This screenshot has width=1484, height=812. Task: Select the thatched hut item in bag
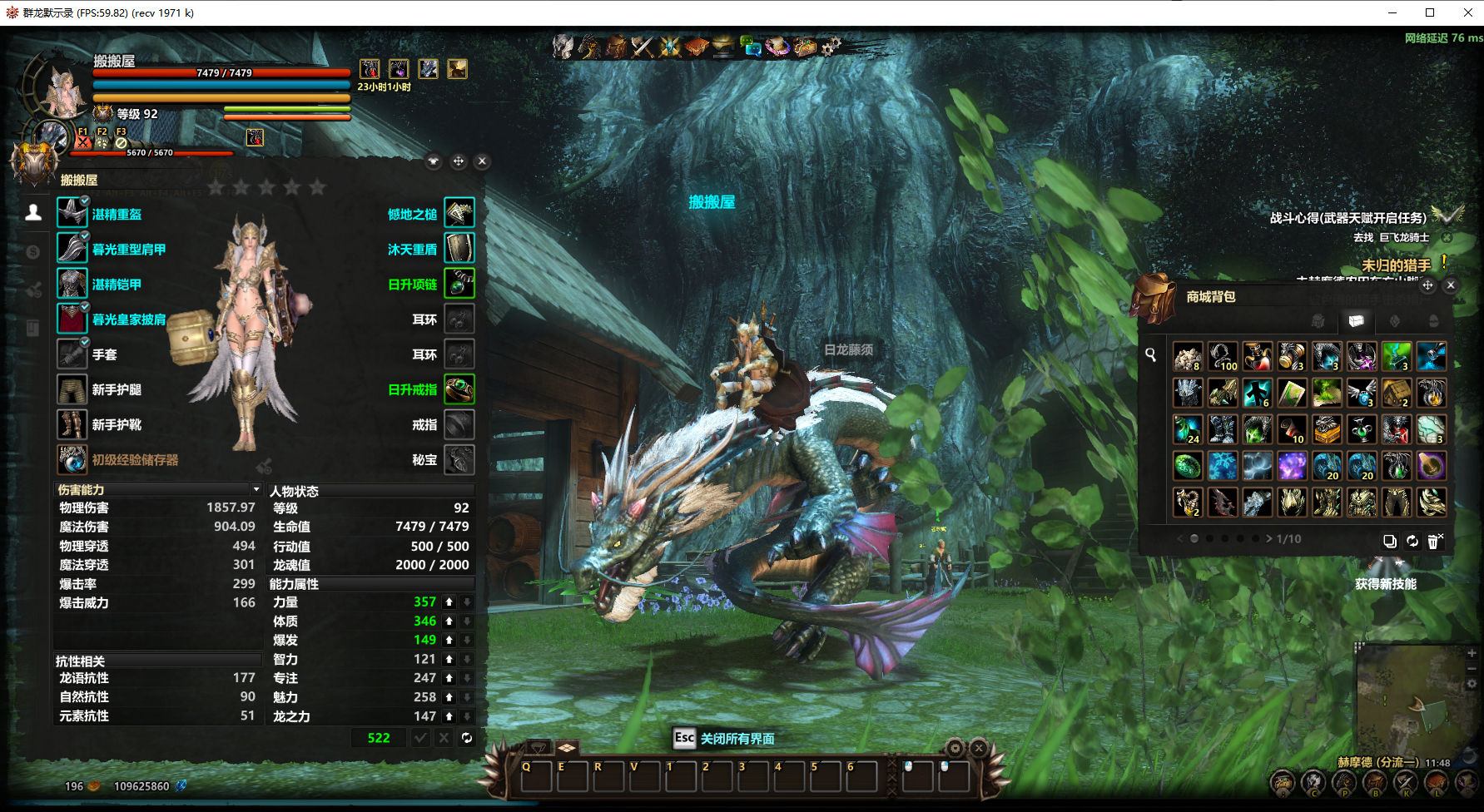point(1397,393)
